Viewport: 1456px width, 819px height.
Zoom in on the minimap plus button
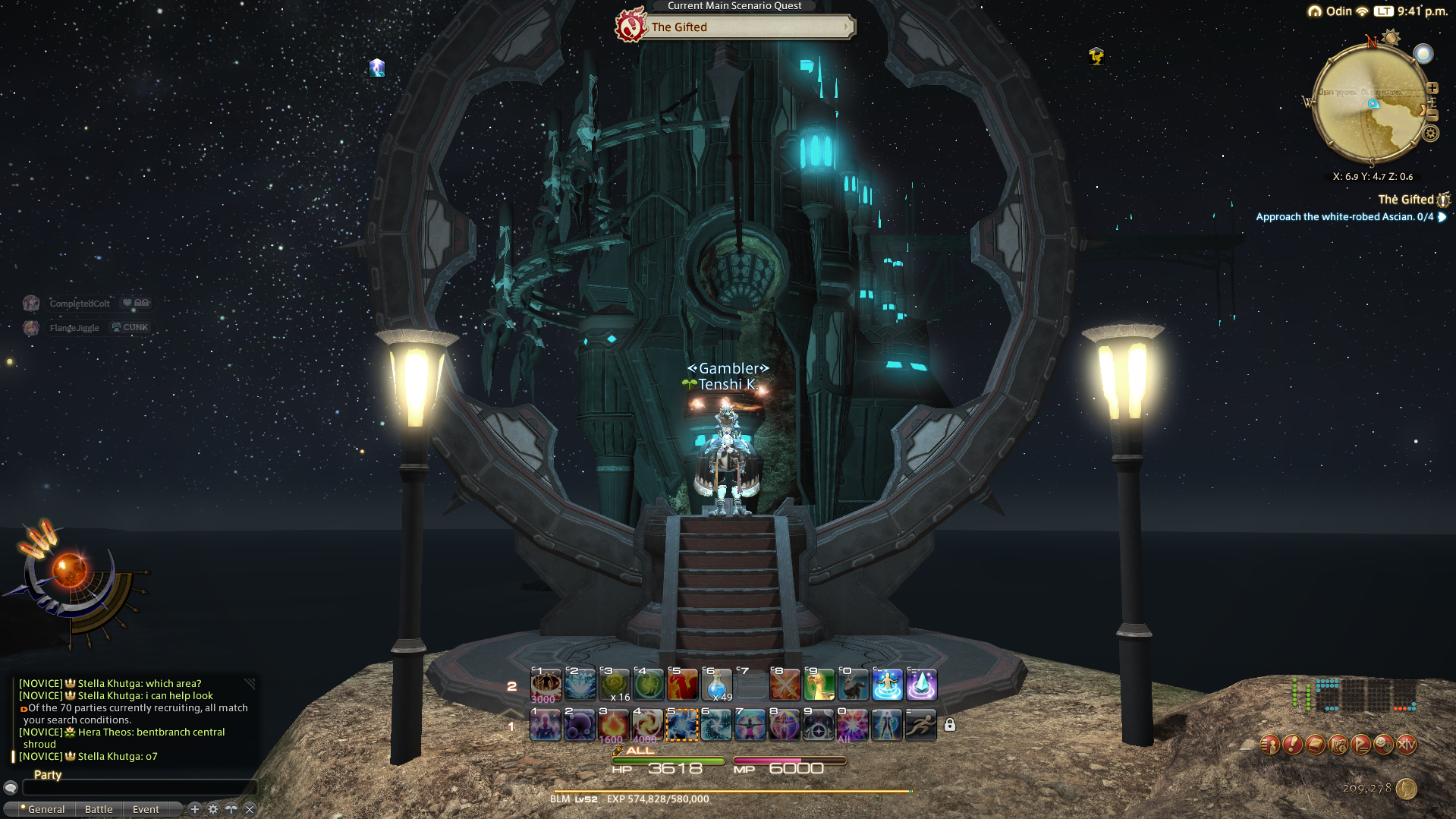(1432, 87)
